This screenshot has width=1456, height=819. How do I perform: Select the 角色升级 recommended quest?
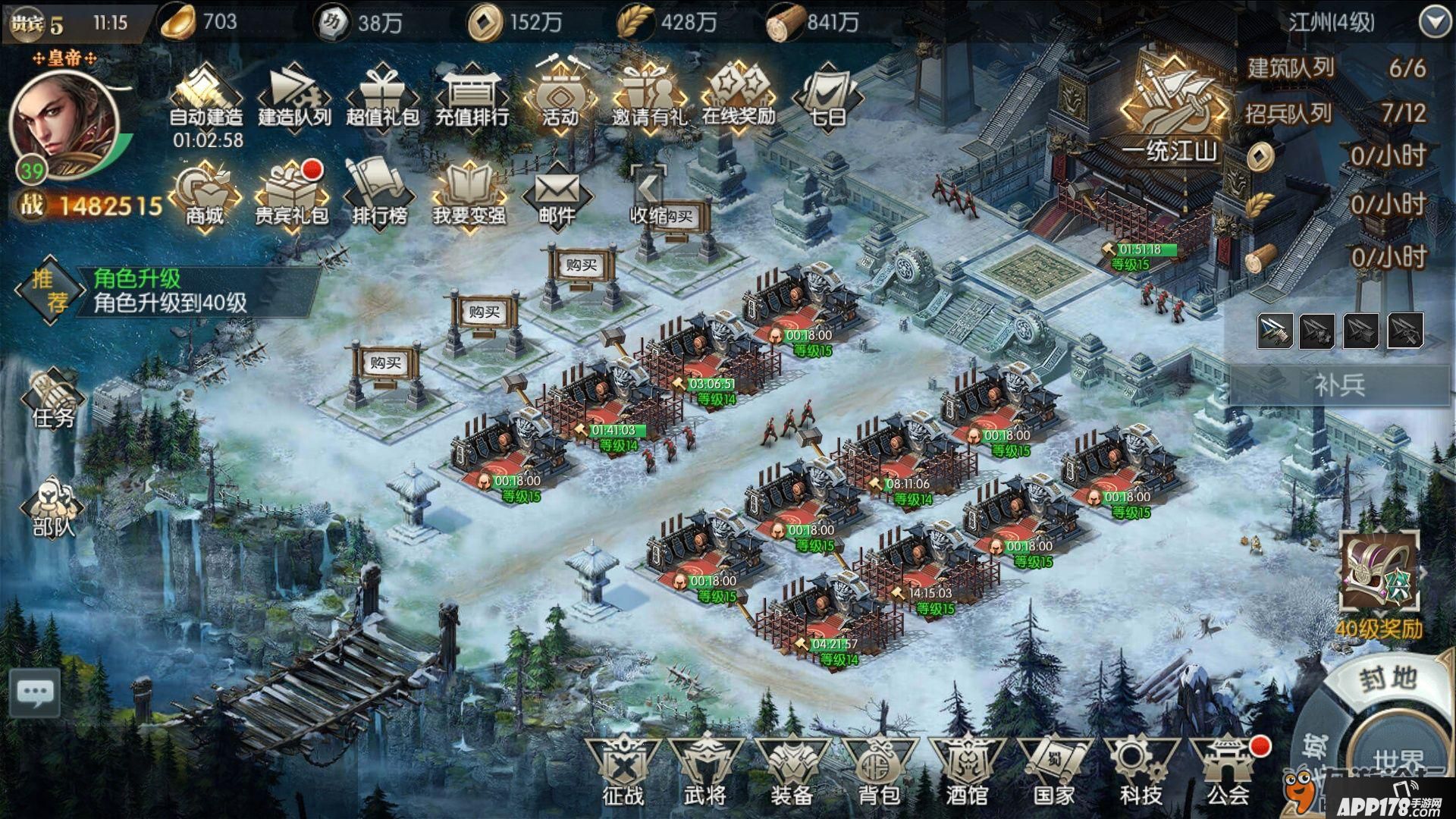point(170,291)
